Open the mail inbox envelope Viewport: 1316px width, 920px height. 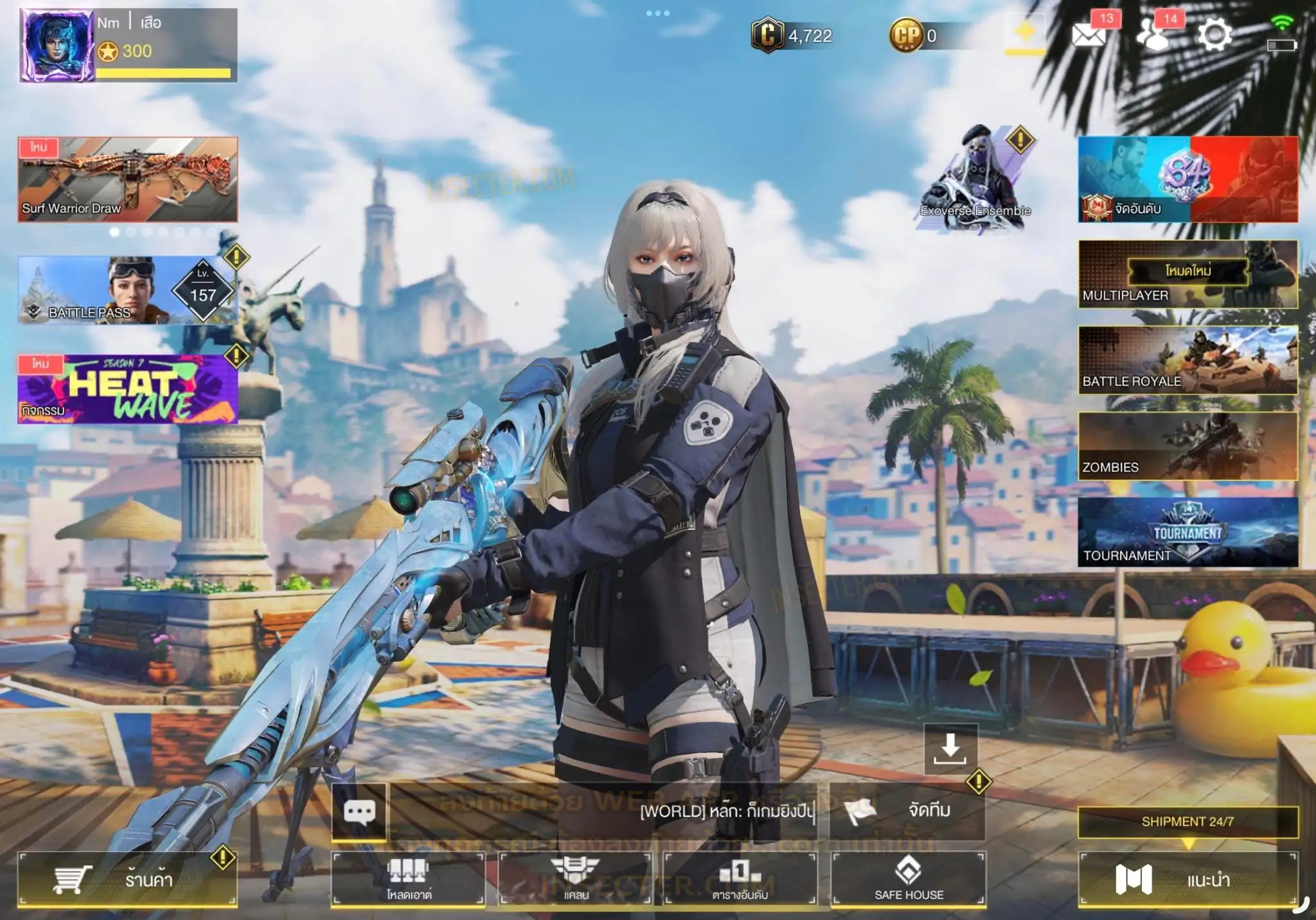1089,35
